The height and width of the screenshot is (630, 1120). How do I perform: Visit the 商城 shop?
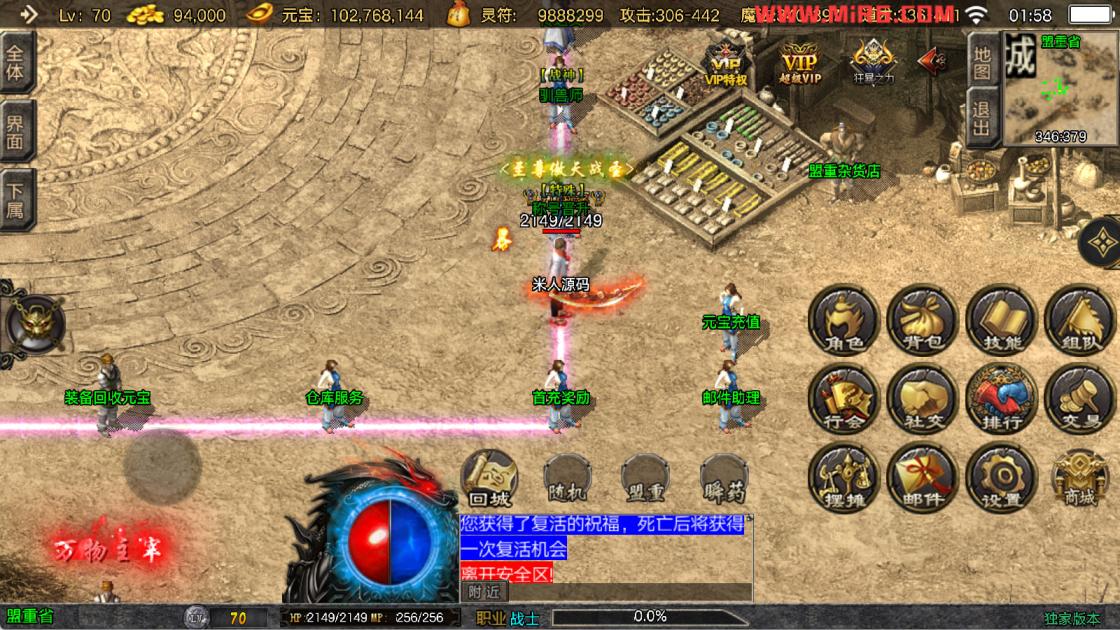(x=1079, y=478)
